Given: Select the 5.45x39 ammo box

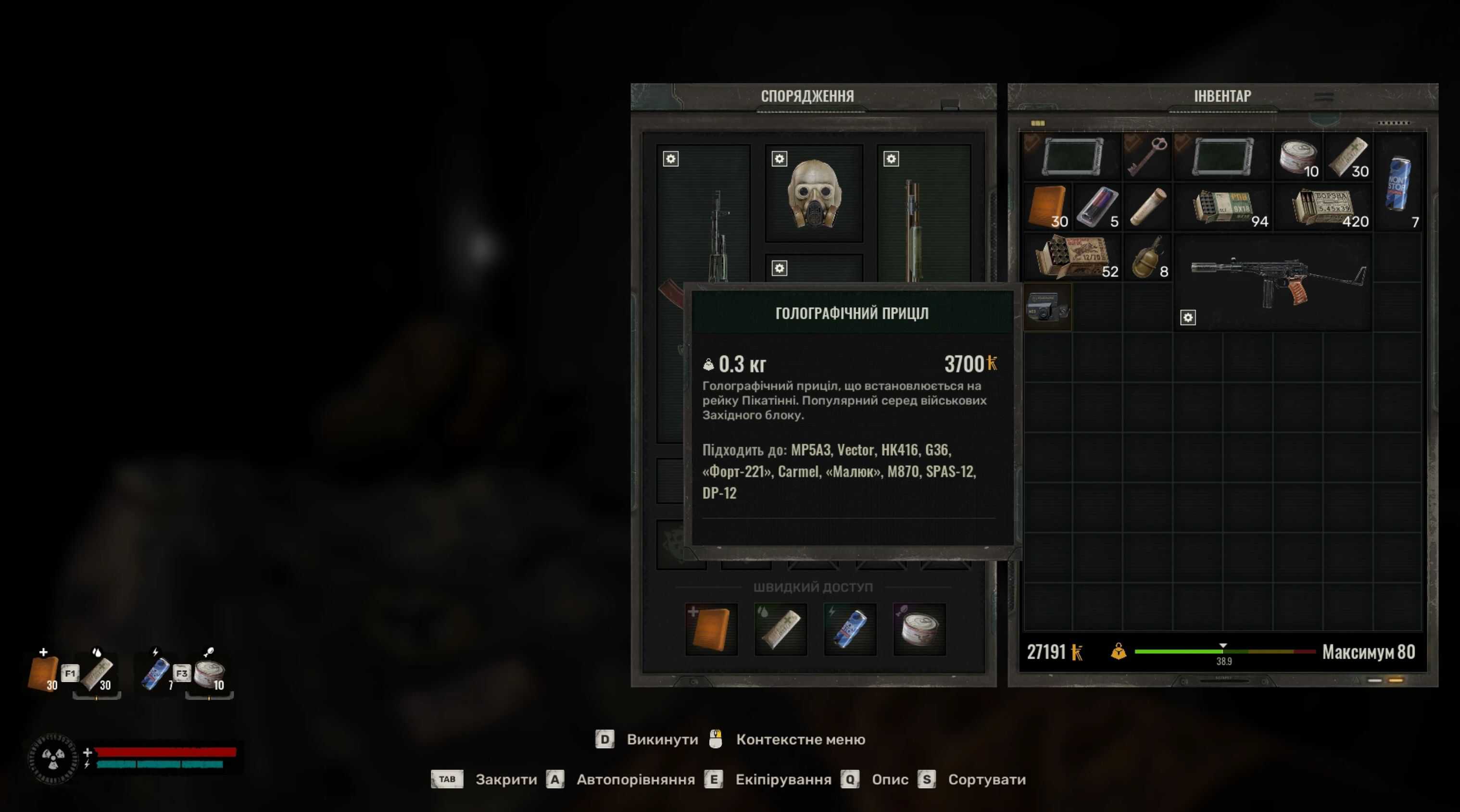Looking at the screenshot, I should (x=1323, y=207).
